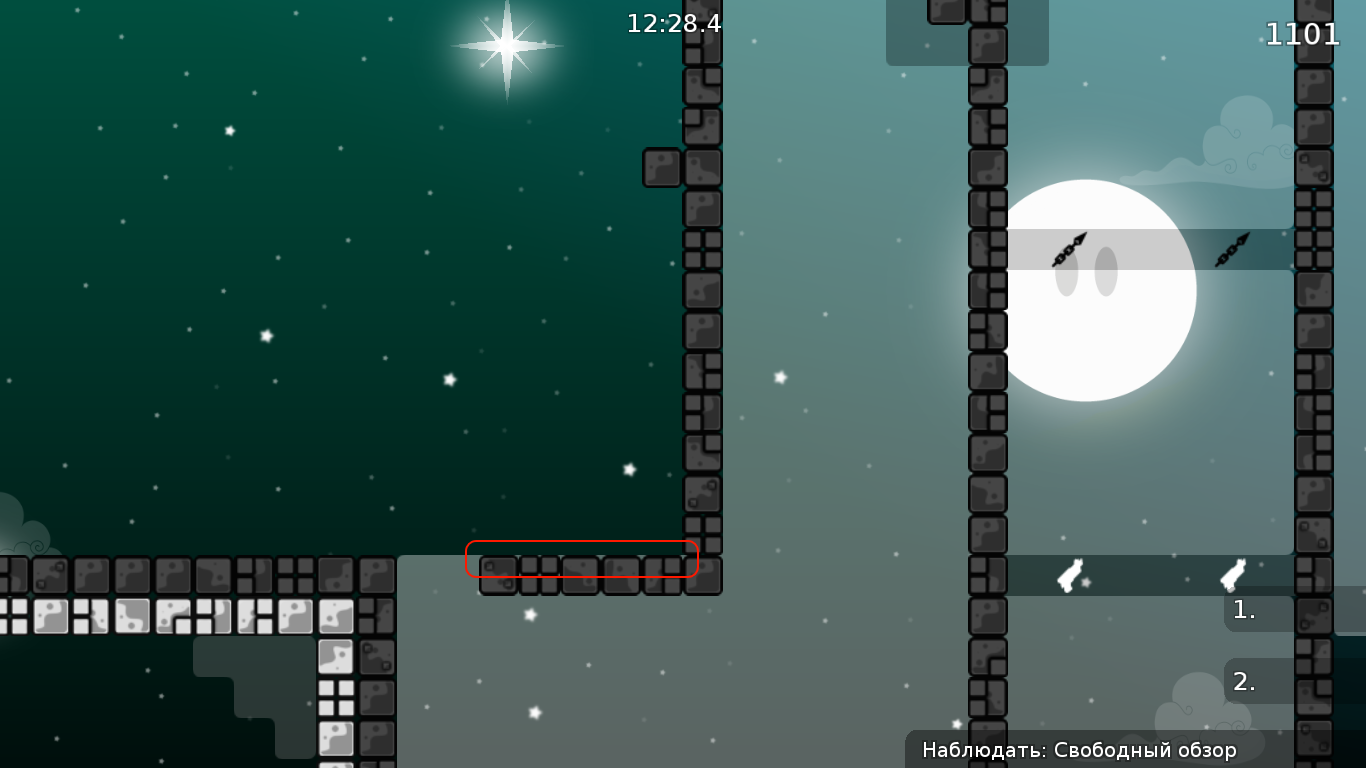Click the score display showing 1101
The height and width of the screenshot is (768, 1366).
click(1302, 35)
